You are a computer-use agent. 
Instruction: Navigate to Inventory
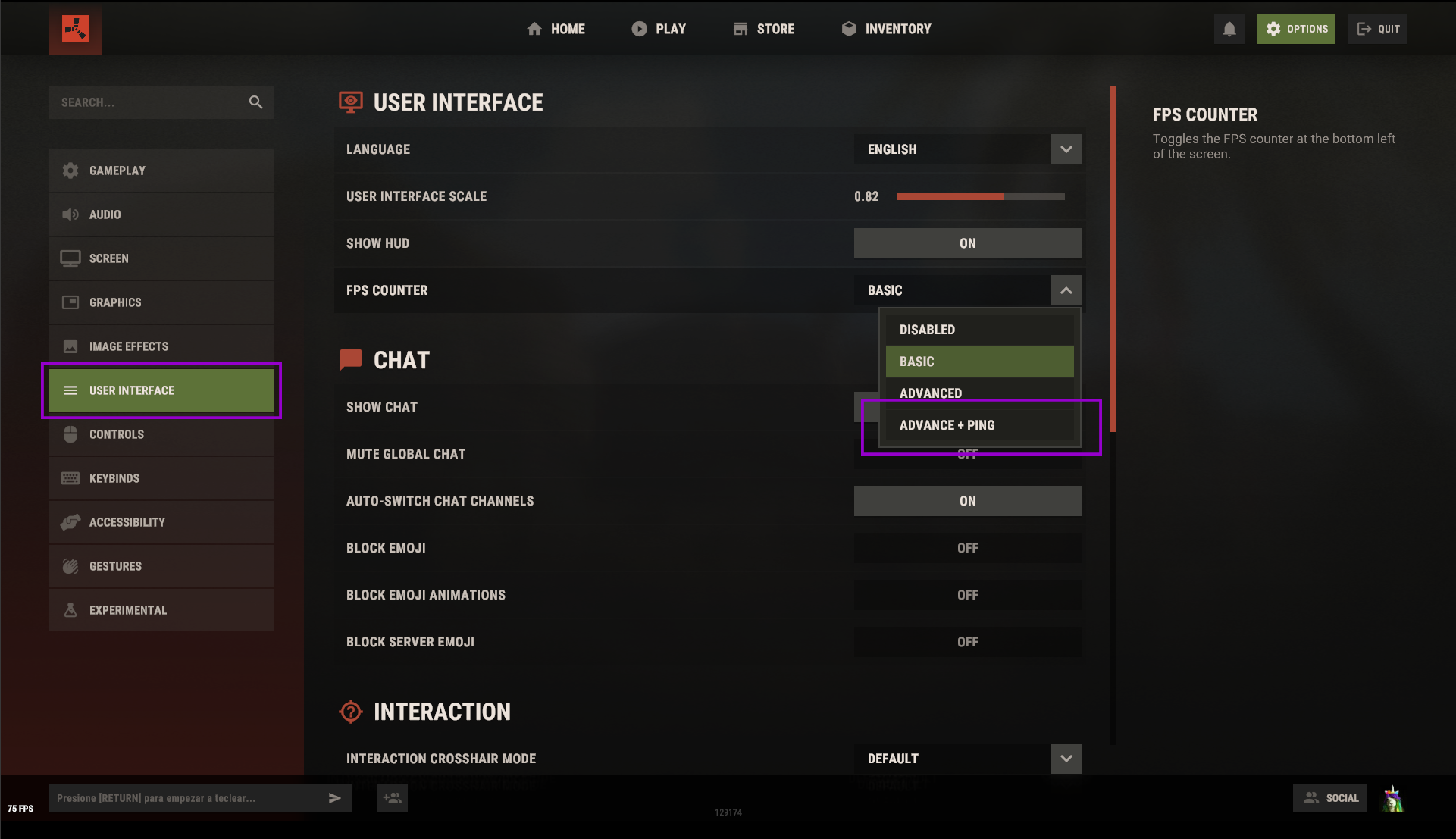point(885,28)
